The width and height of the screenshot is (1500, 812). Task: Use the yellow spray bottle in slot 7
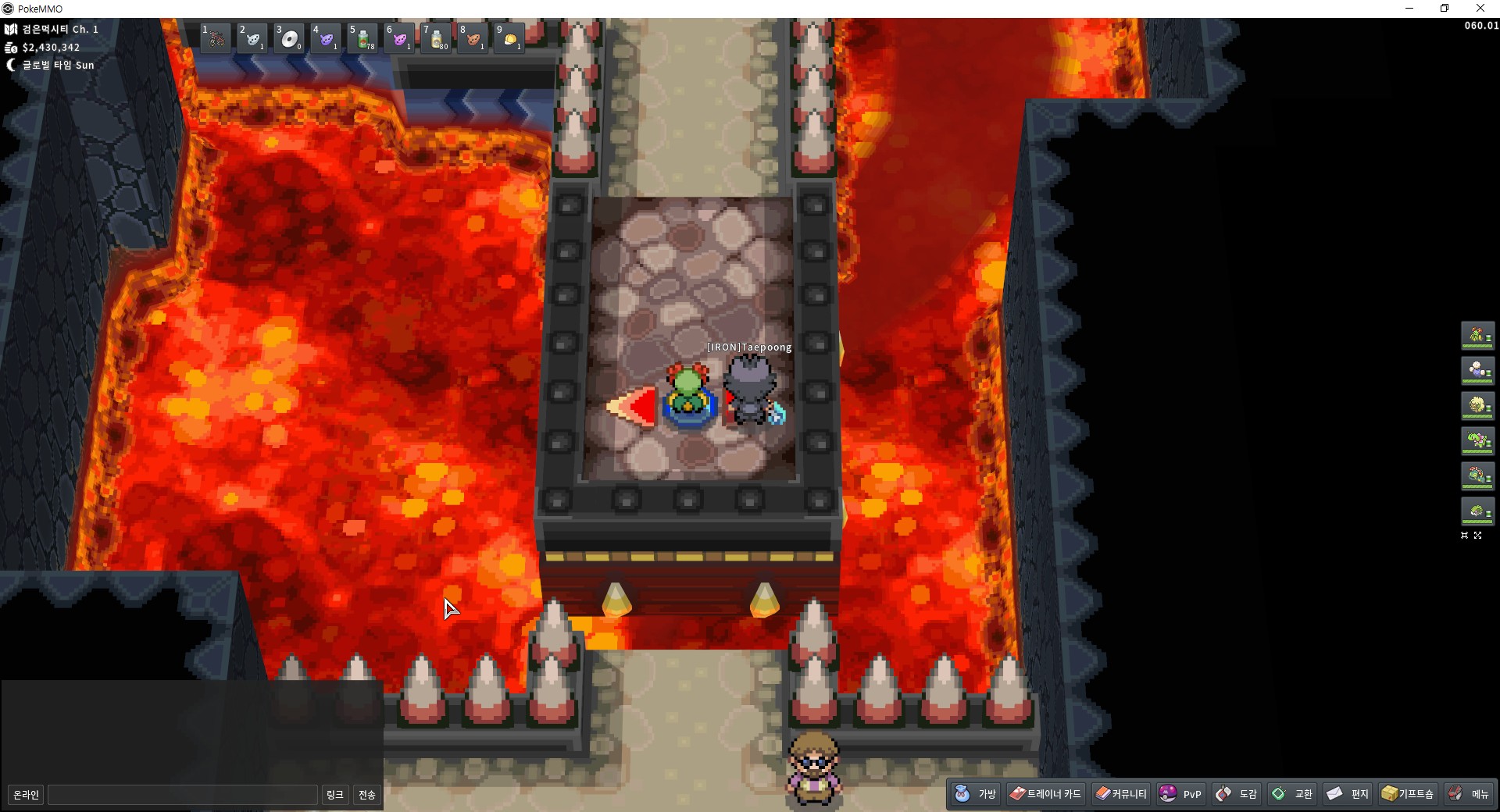pyautogui.click(x=436, y=38)
